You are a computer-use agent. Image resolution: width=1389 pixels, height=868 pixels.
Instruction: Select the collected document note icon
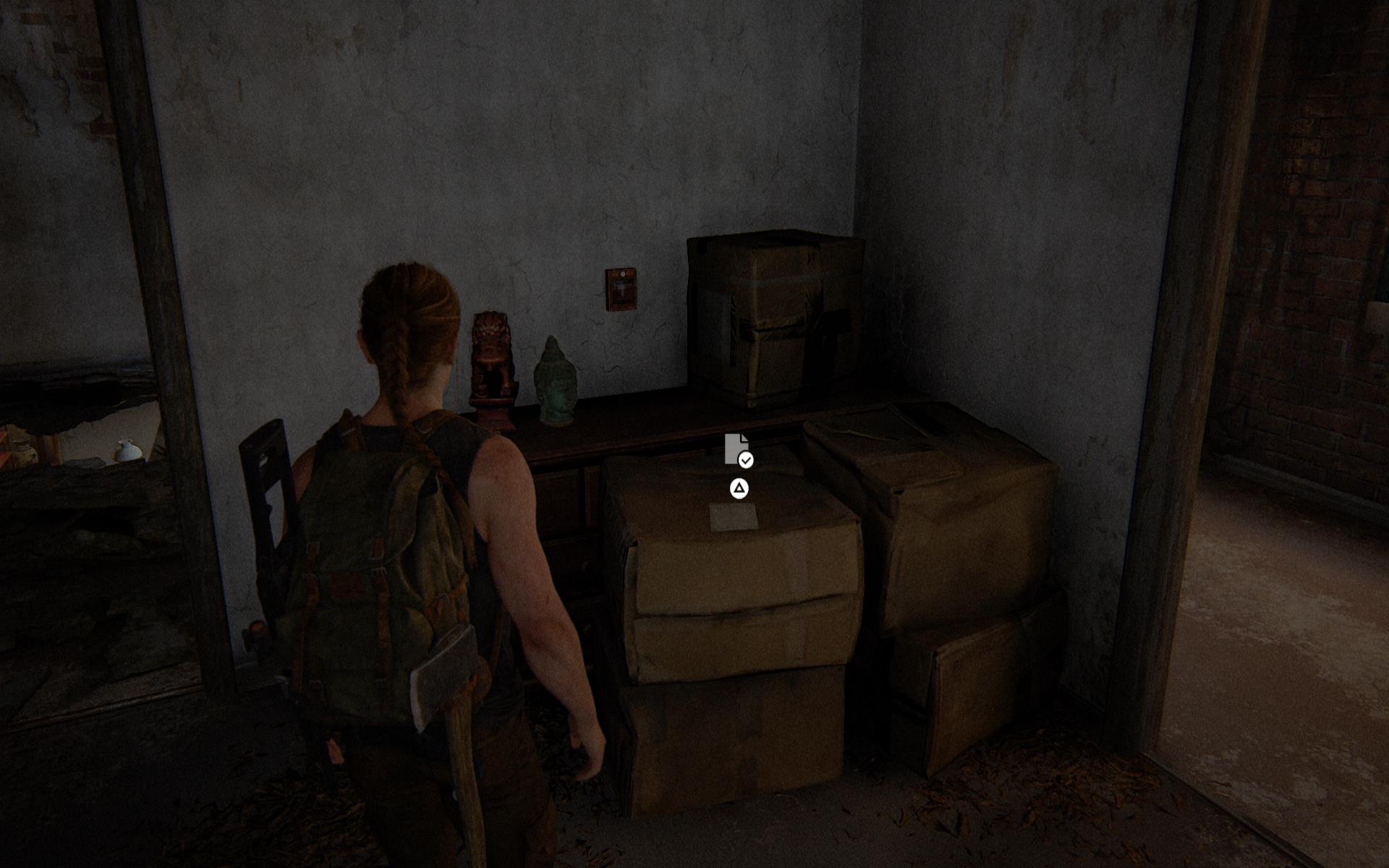point(737,450)
